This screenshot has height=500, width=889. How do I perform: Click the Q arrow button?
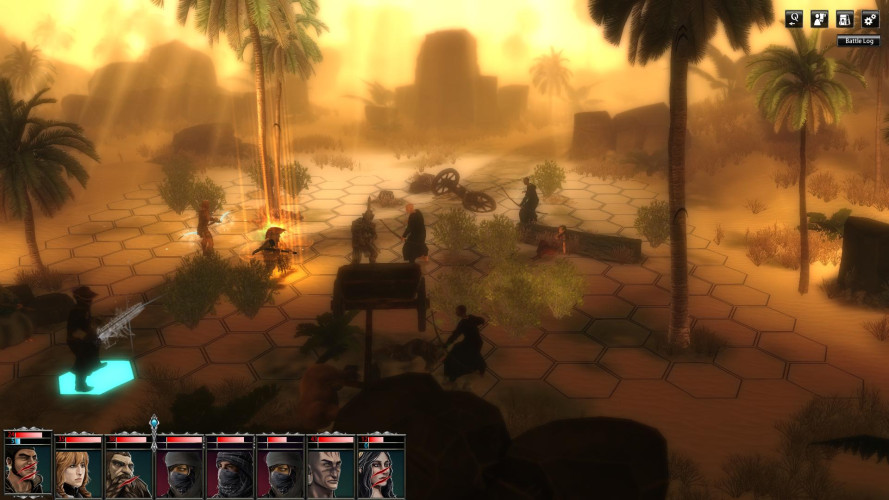794,18
